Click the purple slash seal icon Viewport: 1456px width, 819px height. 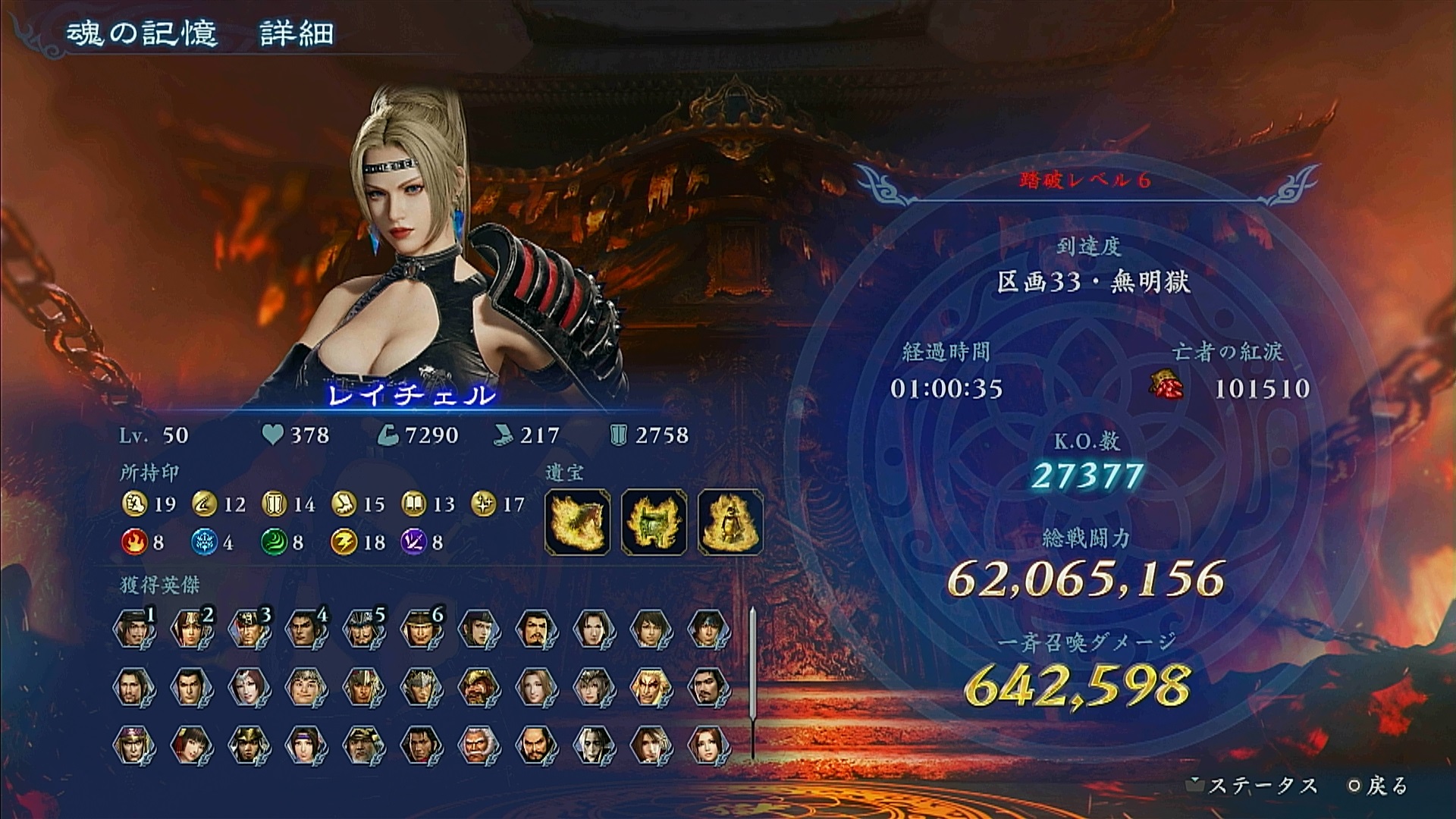click(x=413, y=542)
